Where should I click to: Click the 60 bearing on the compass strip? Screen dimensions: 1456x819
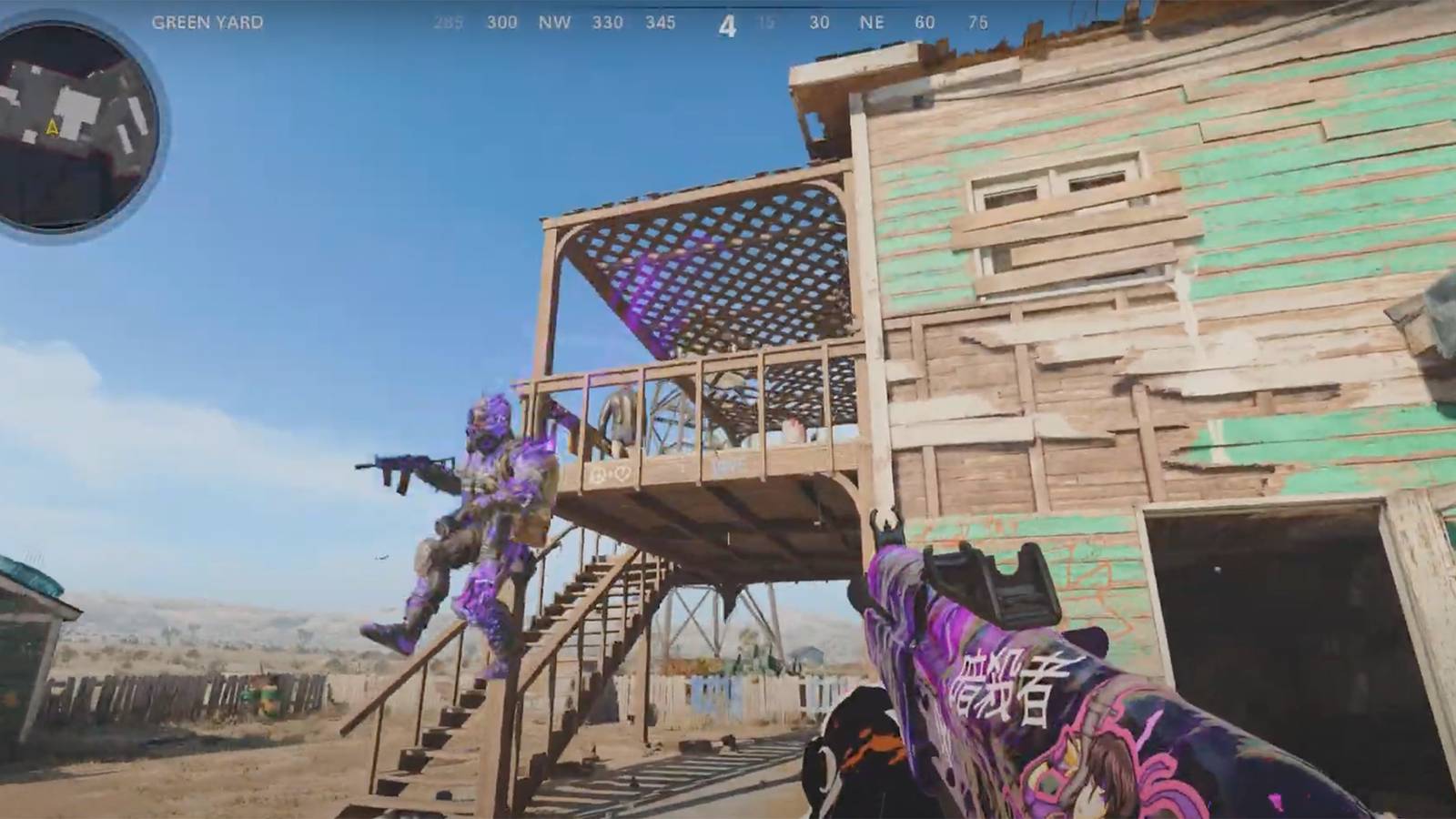[926, 24]
